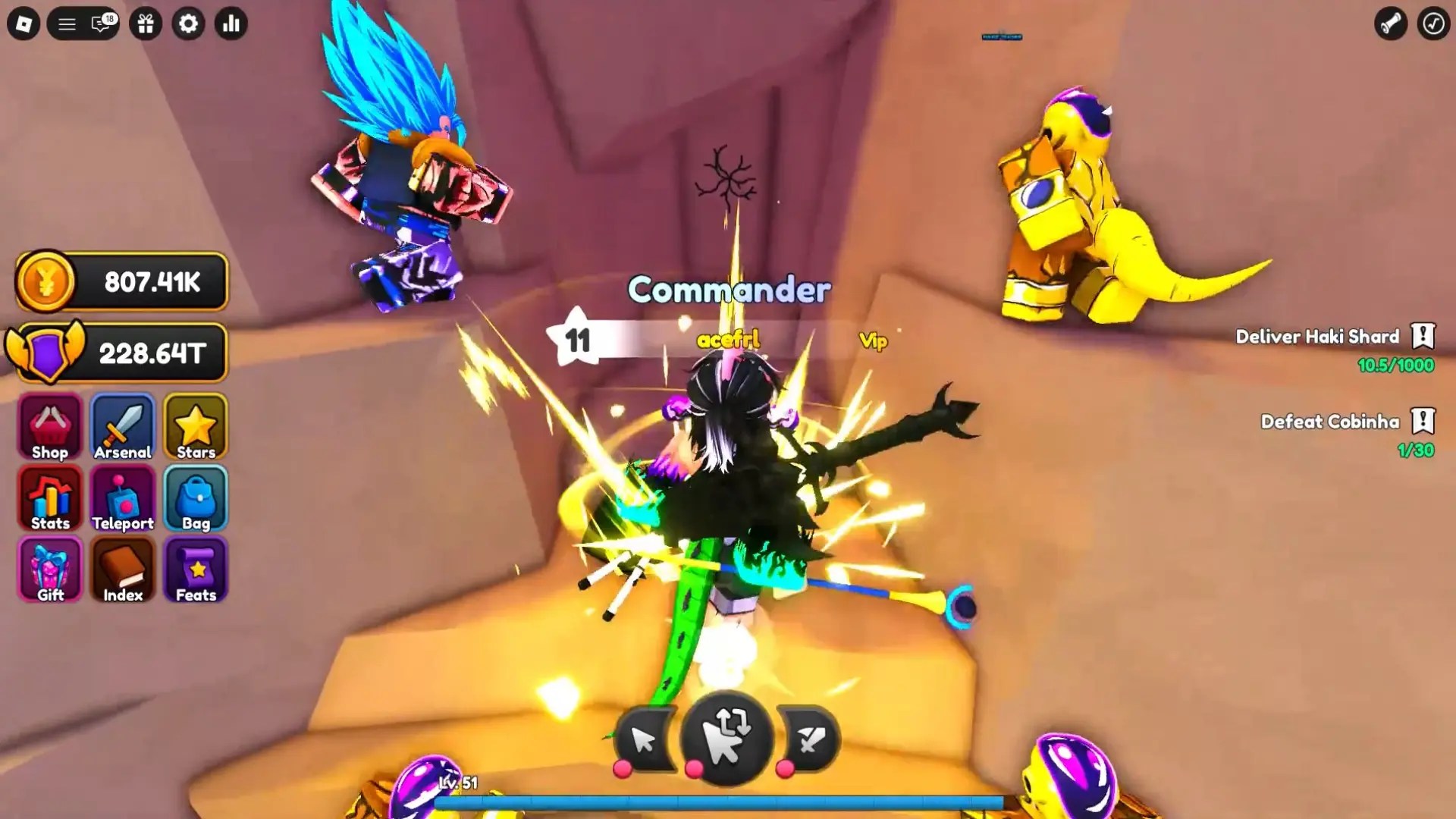
Task: Open the settings gear
Action: pos(189,24)
